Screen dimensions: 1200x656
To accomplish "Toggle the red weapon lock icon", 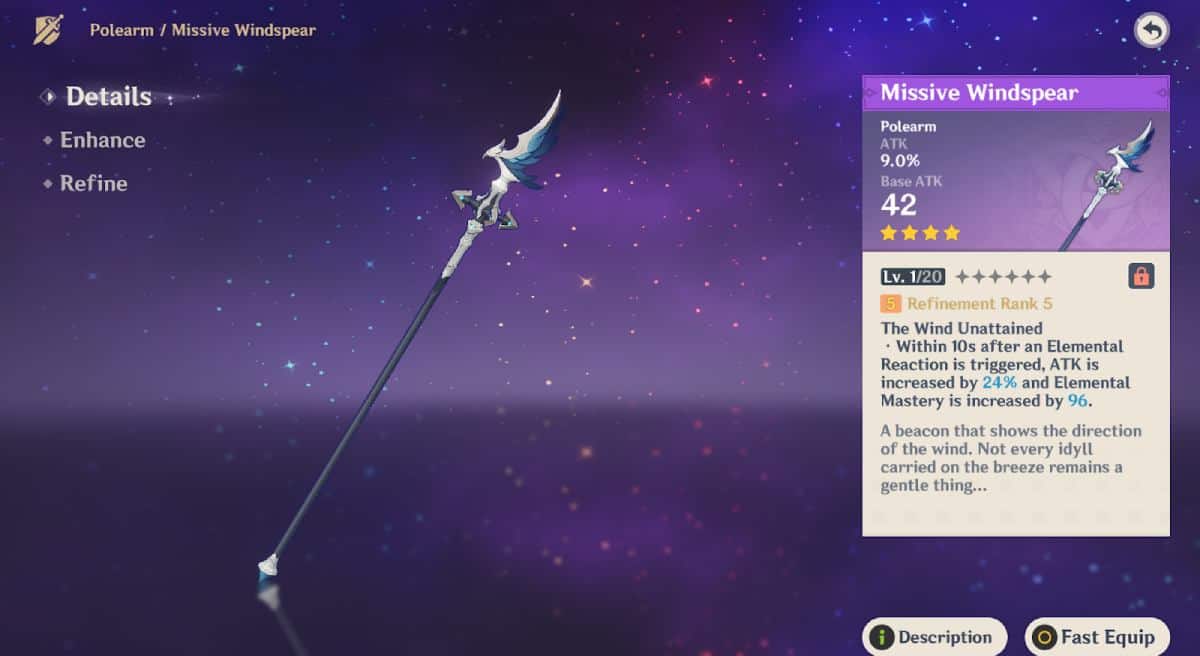I will (x=1141, y=277).
